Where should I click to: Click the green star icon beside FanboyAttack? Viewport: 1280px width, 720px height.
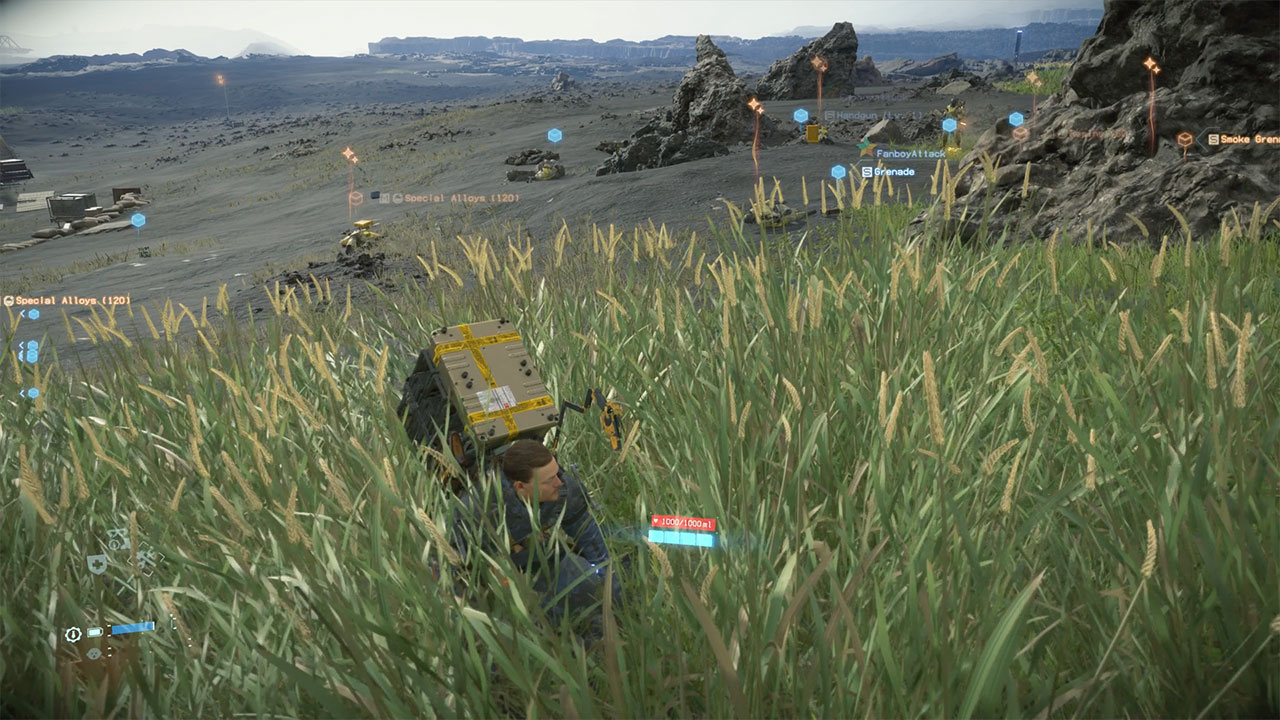pyautogui.click(x=864, y=148)
